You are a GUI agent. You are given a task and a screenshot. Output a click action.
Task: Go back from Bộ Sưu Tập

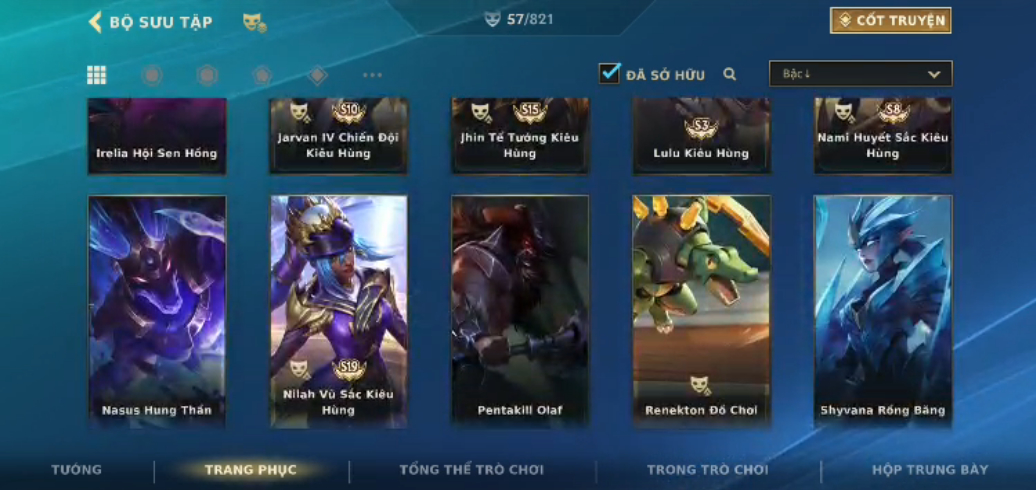coord(96,22)
